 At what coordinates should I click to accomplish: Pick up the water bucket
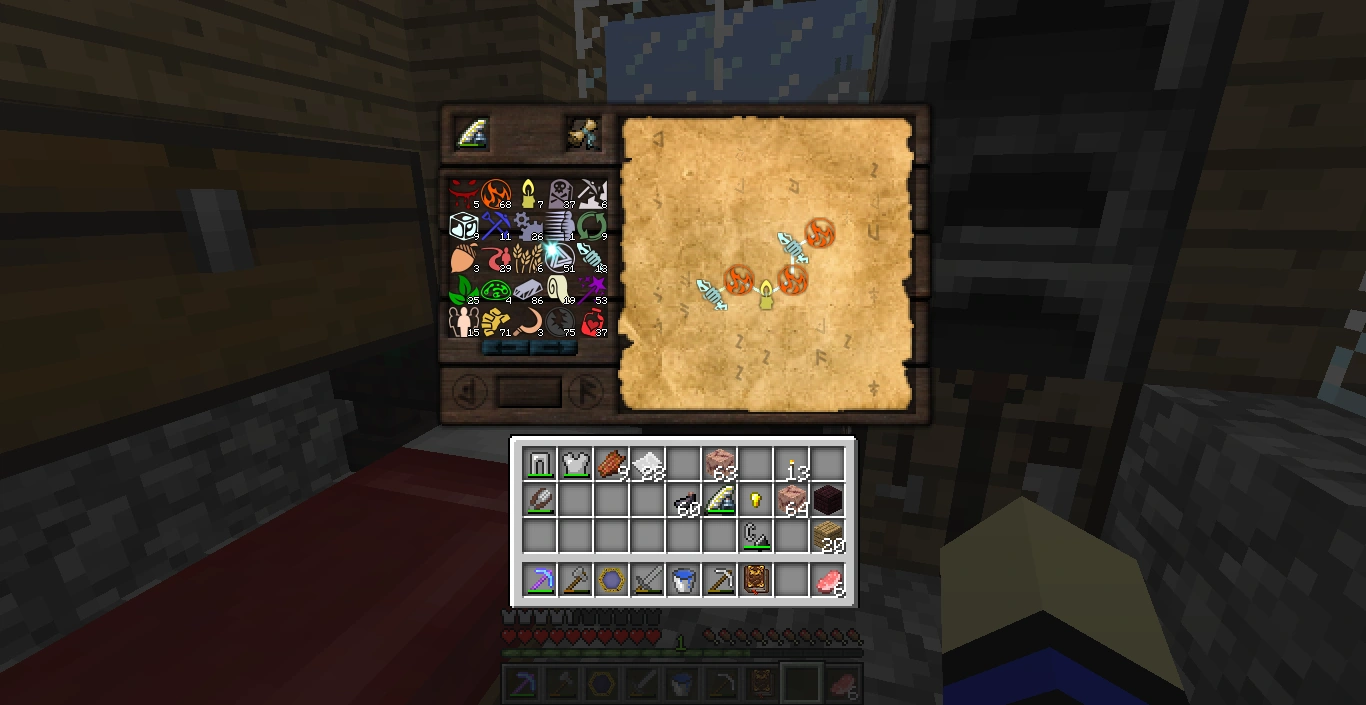(x=683, y=580)
